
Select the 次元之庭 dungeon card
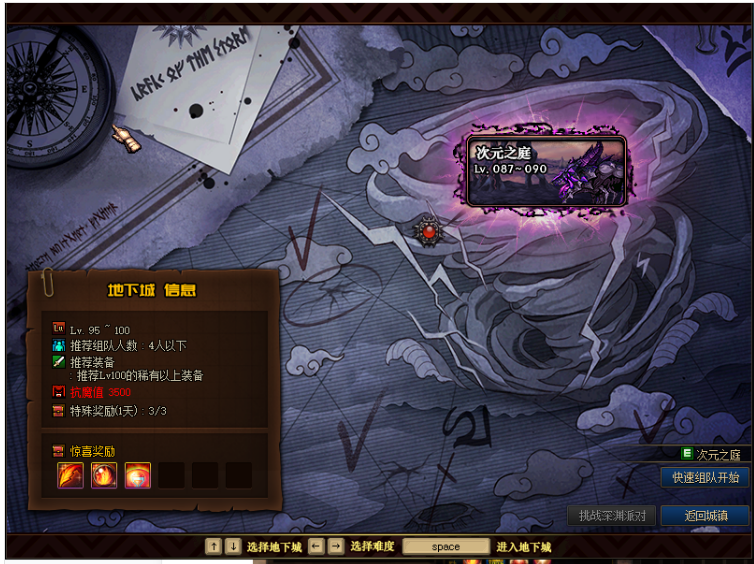(548, 170)
